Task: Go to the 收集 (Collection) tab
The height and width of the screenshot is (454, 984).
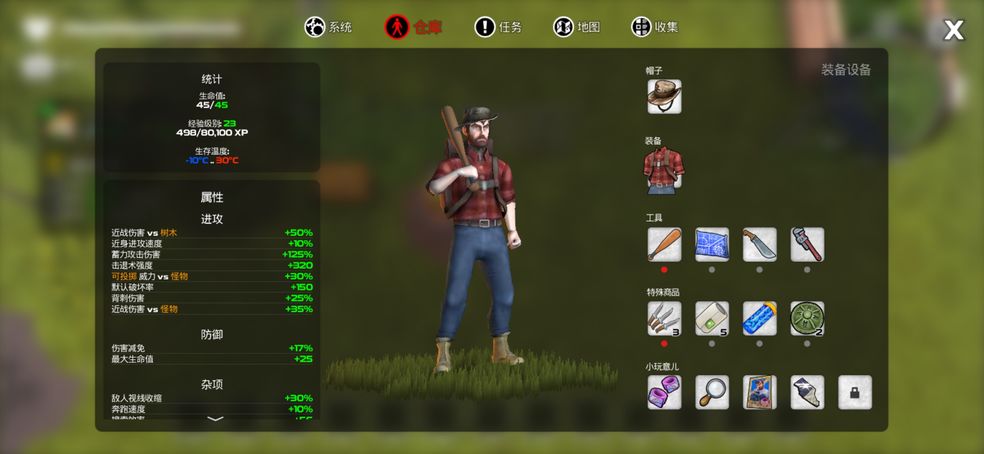Action: pos(655,27)
